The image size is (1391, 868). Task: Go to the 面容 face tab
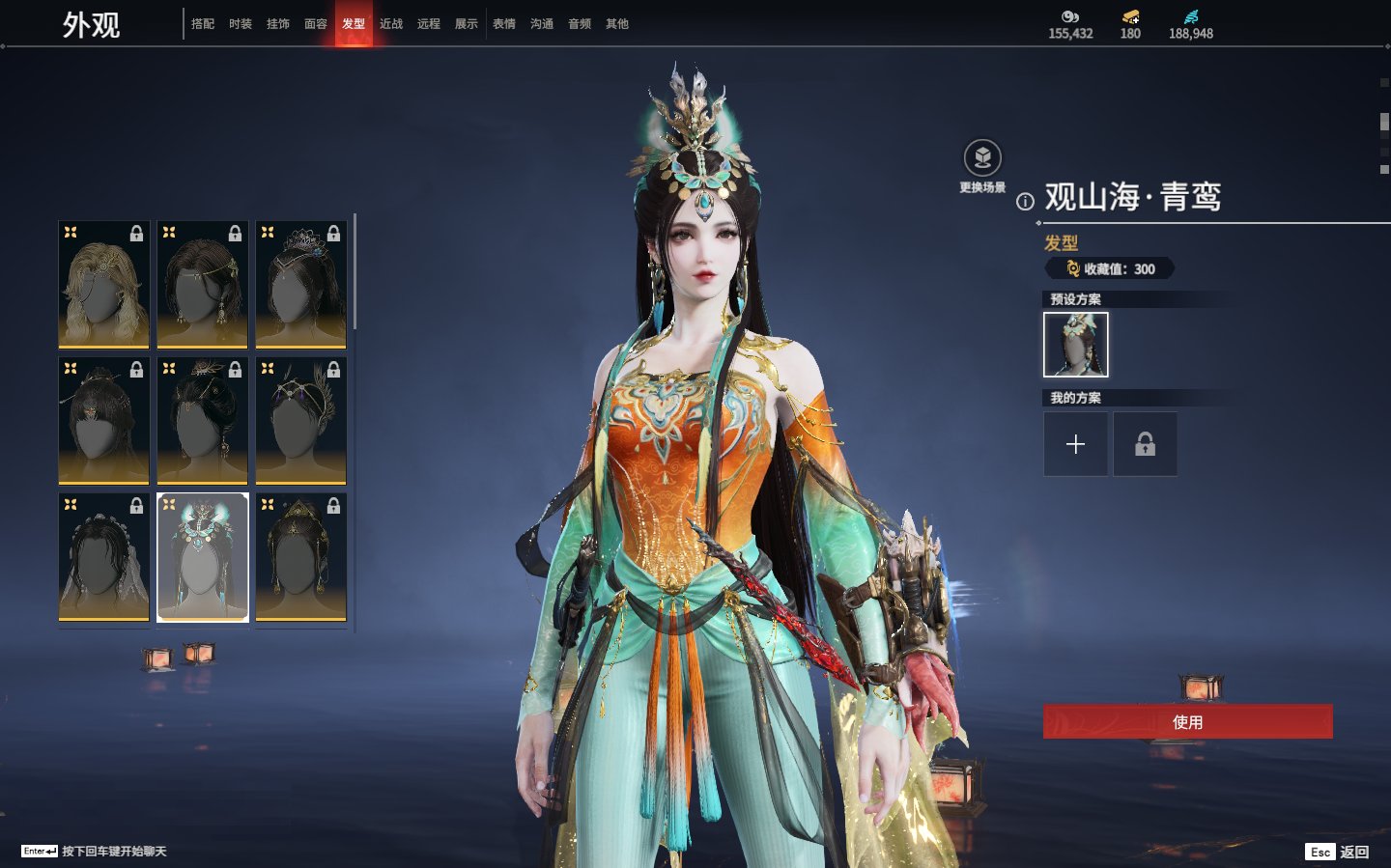(316, 24)
